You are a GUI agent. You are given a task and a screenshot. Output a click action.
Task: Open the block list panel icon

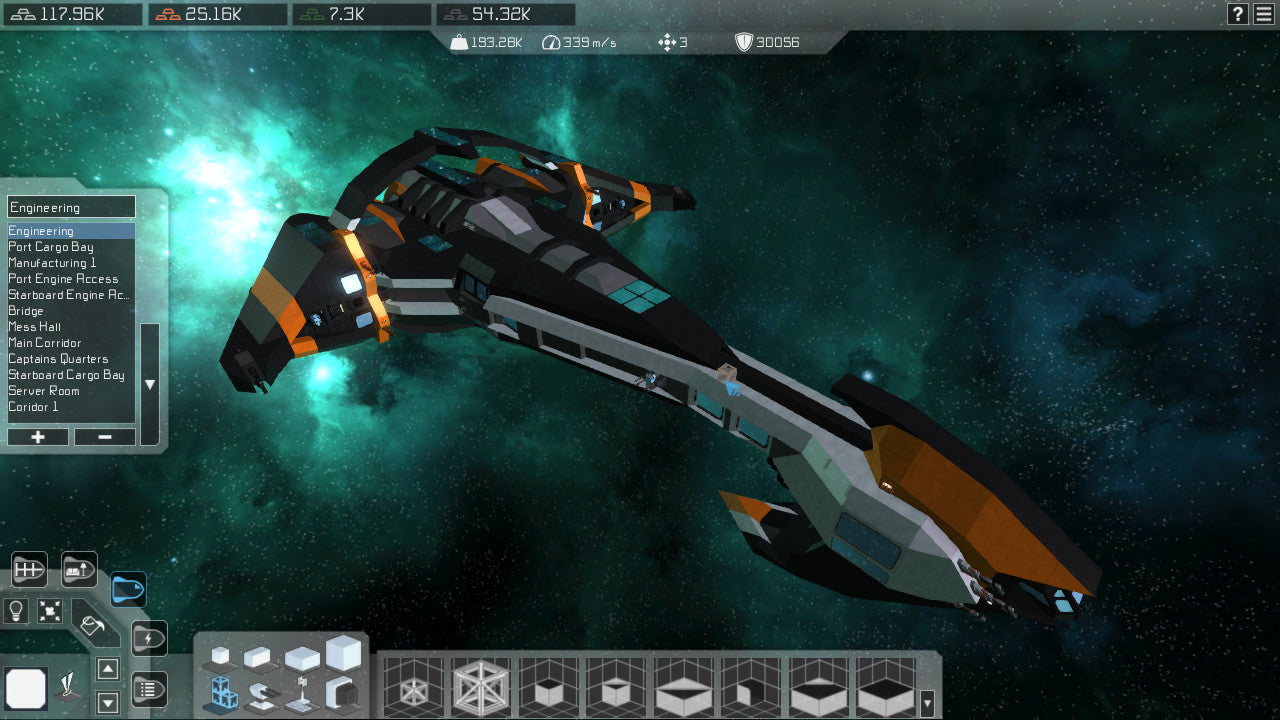149,690
